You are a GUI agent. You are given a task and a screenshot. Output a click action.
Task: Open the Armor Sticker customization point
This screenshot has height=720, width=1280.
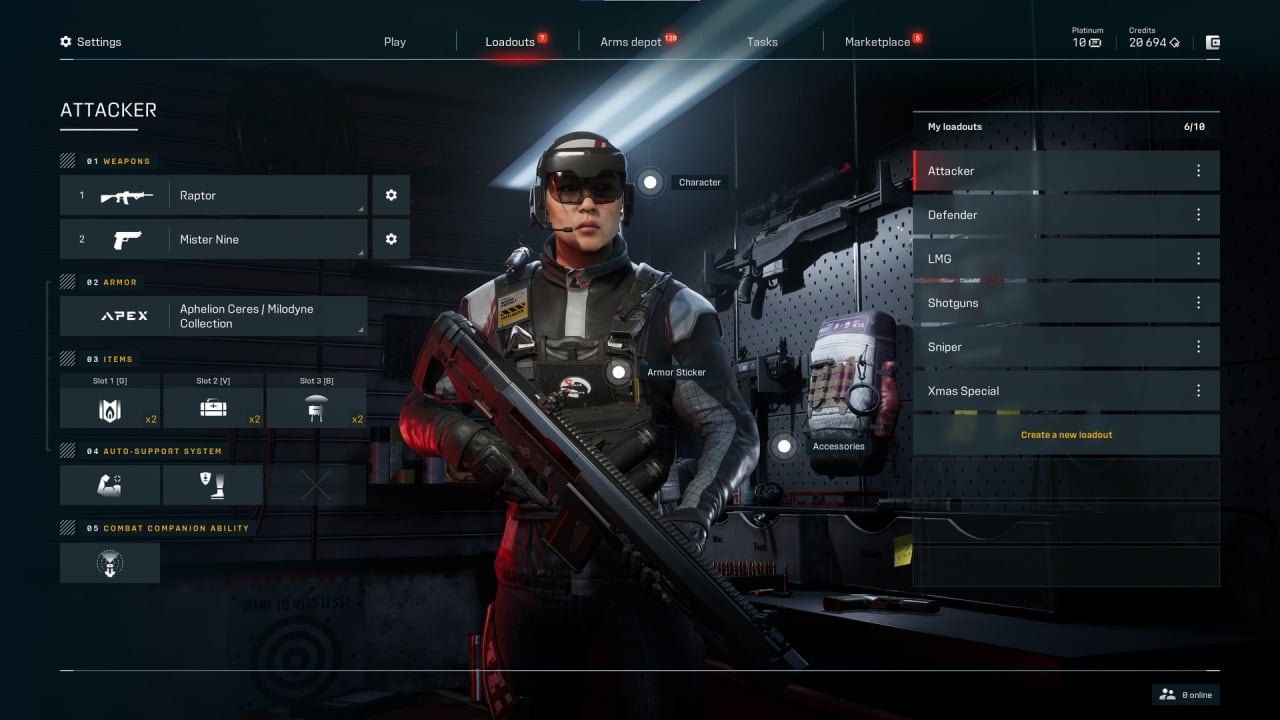point(620,372)
